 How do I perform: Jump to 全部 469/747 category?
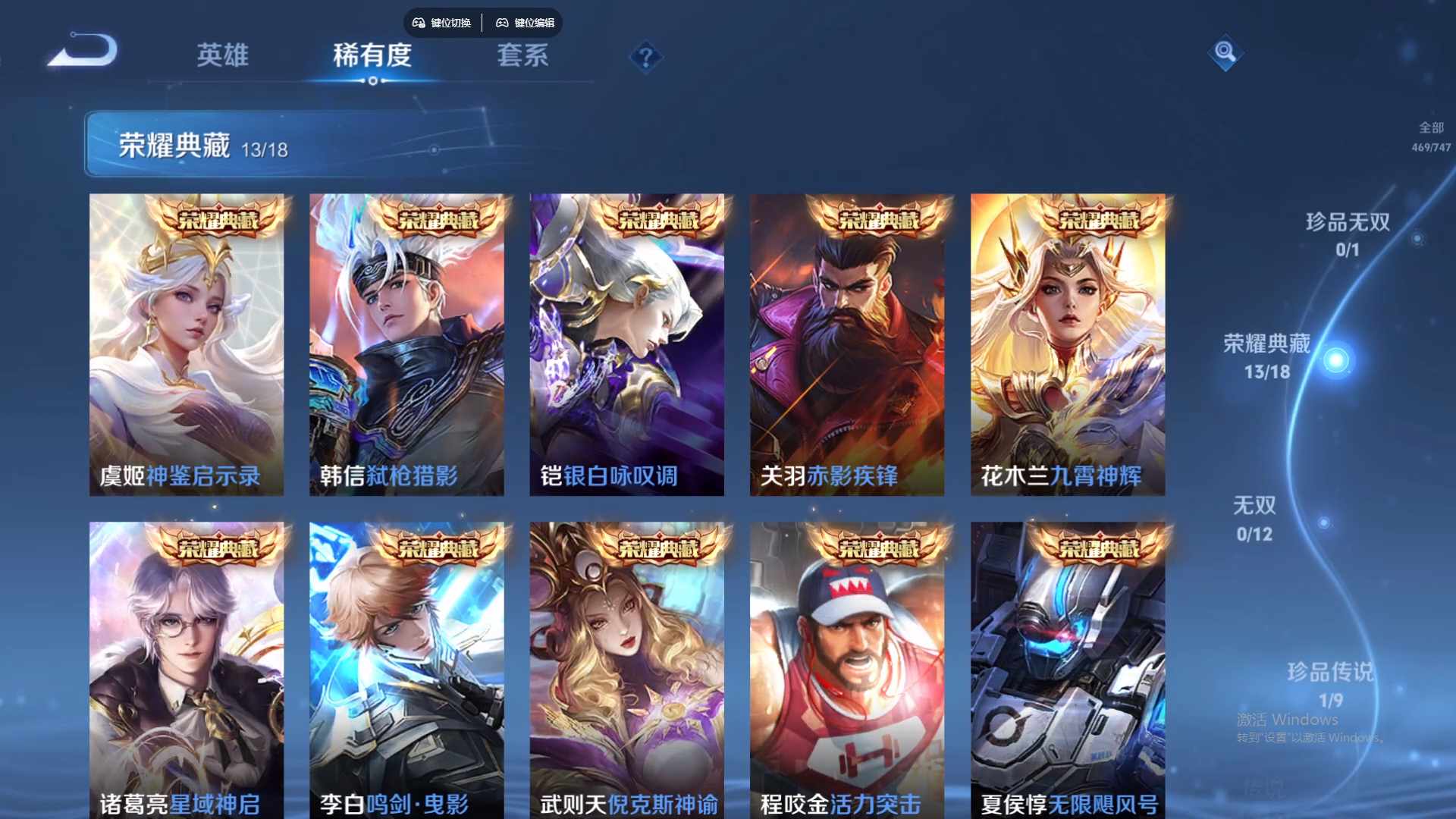(x=1429, y=136)
